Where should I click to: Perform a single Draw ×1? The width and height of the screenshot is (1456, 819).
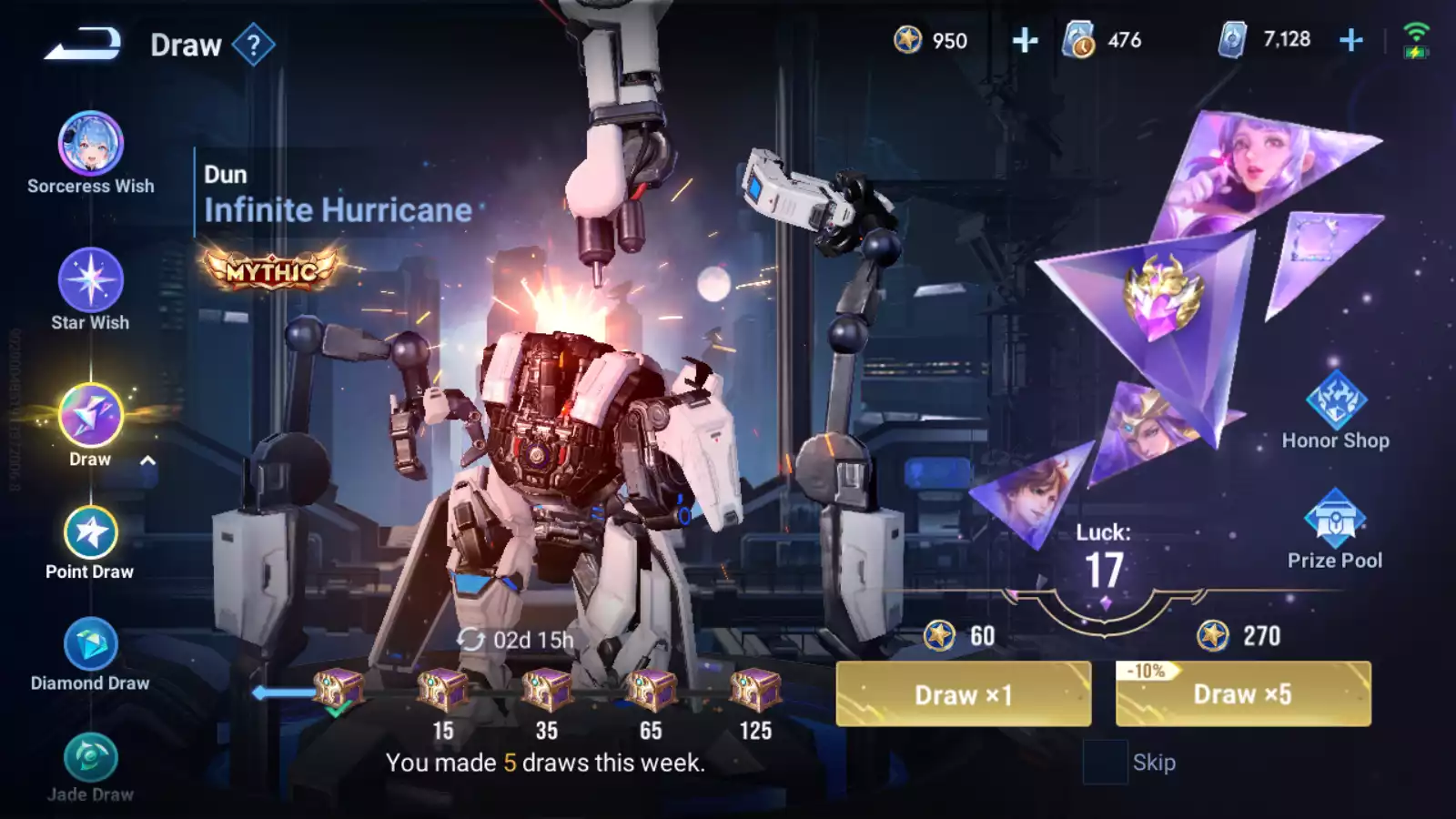point(963,694)
